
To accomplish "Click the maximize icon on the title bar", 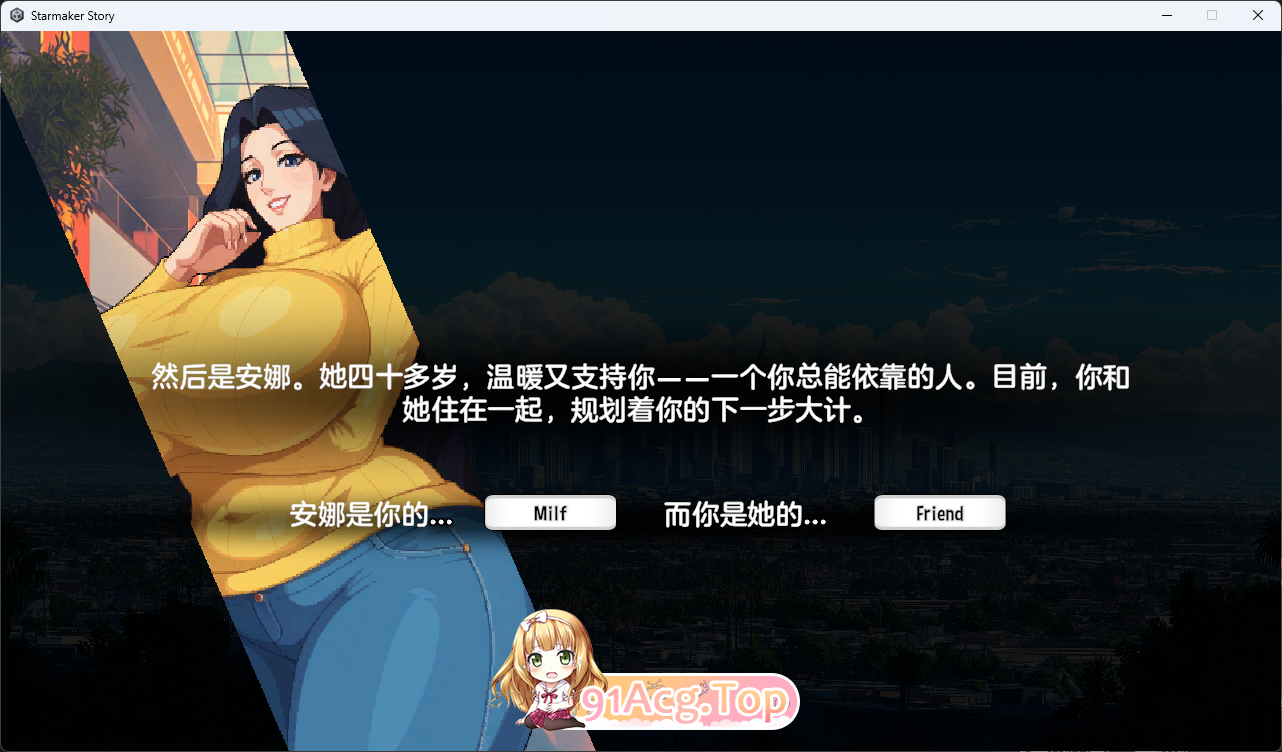I will coord(1212,15).
